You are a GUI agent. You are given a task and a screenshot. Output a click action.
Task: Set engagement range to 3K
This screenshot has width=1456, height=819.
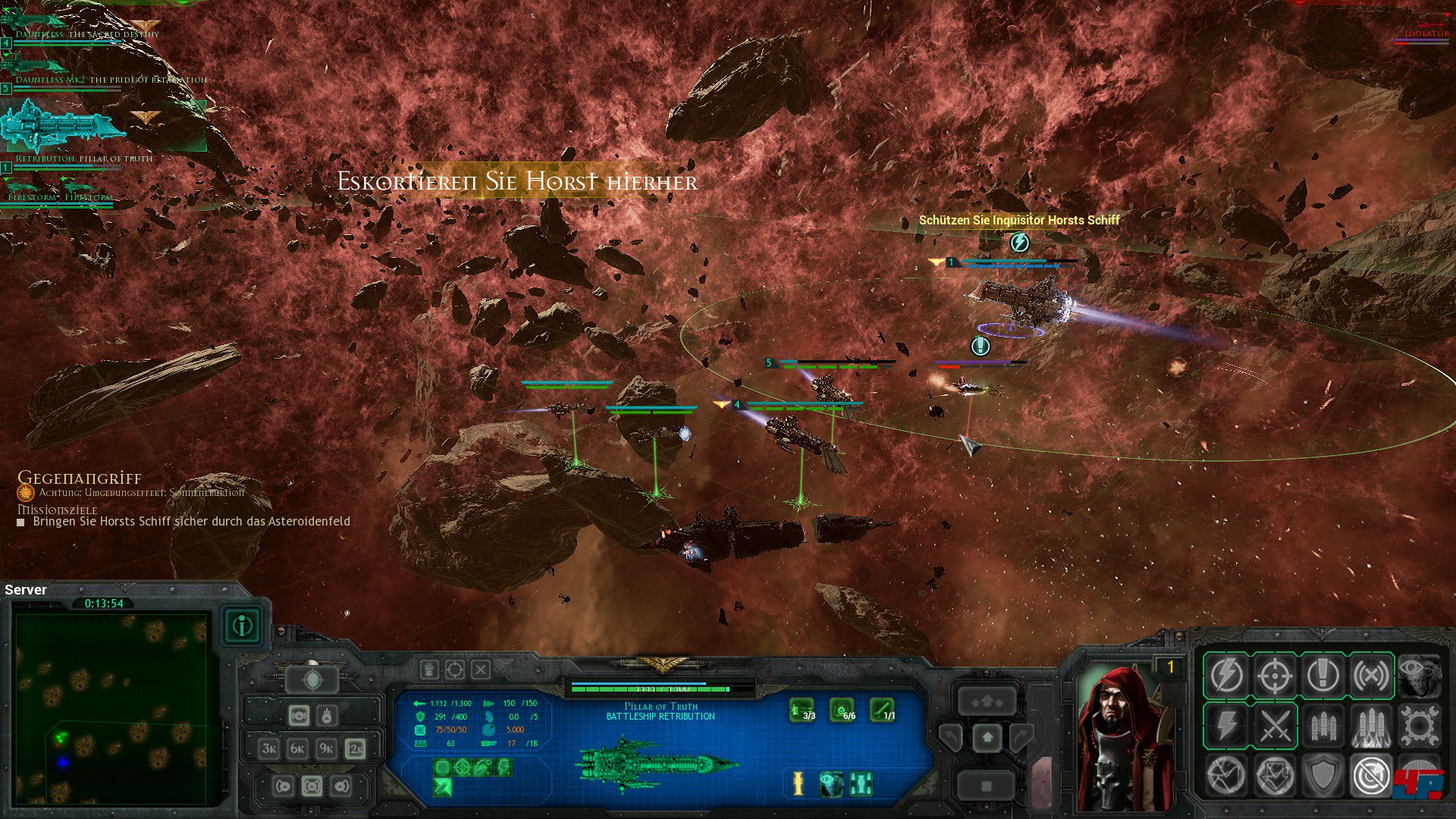pyautogui.click(x=269, y=748)
